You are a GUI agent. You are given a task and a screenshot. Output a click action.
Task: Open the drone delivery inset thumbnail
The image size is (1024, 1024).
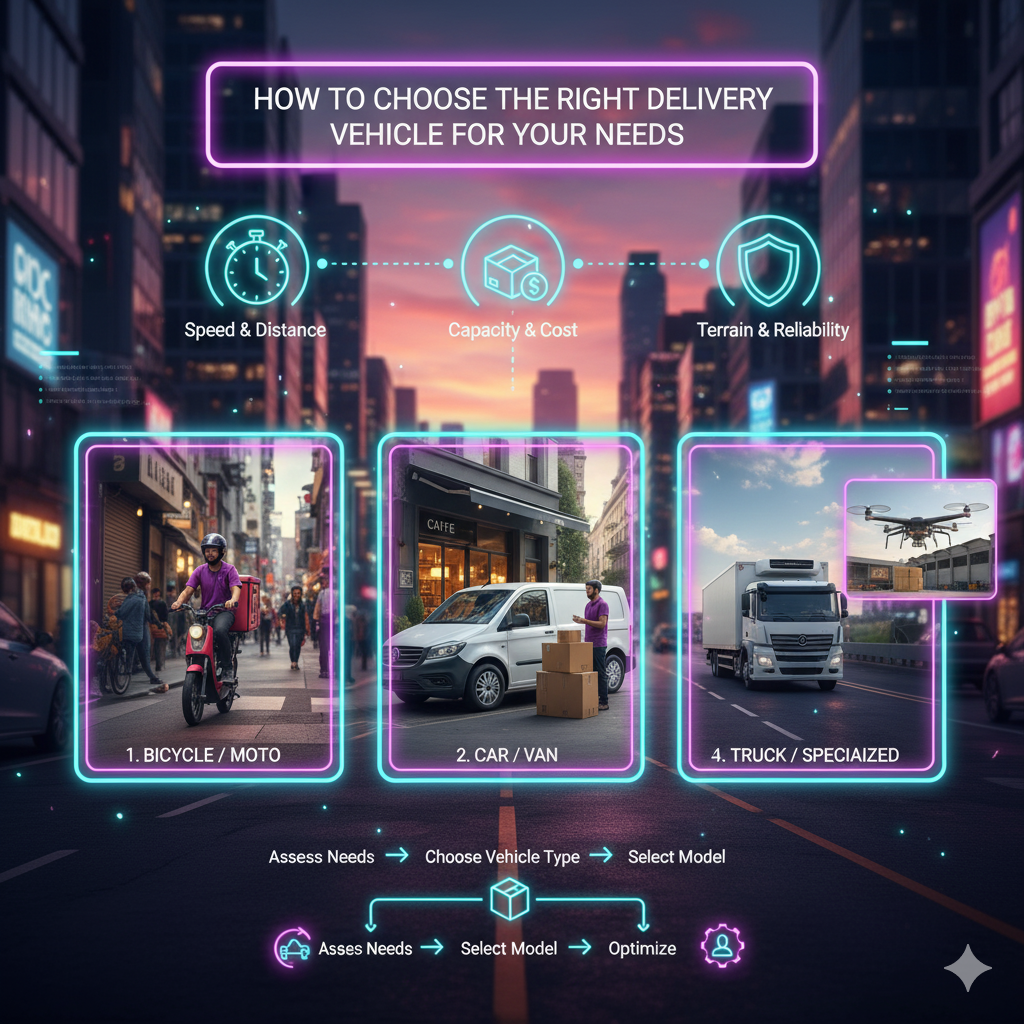point(920,539)
